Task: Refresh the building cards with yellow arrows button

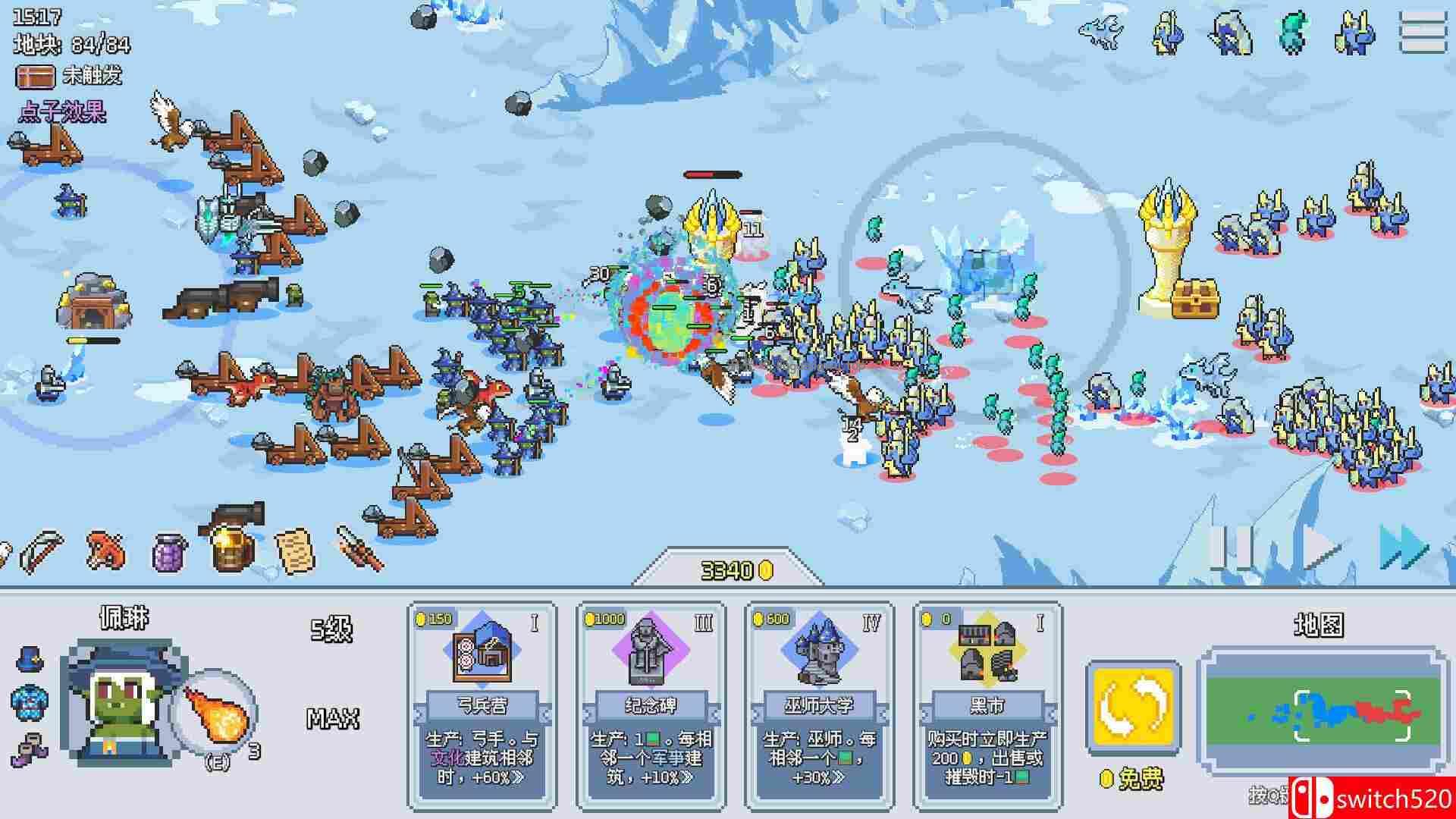Action: point(1133,708)
